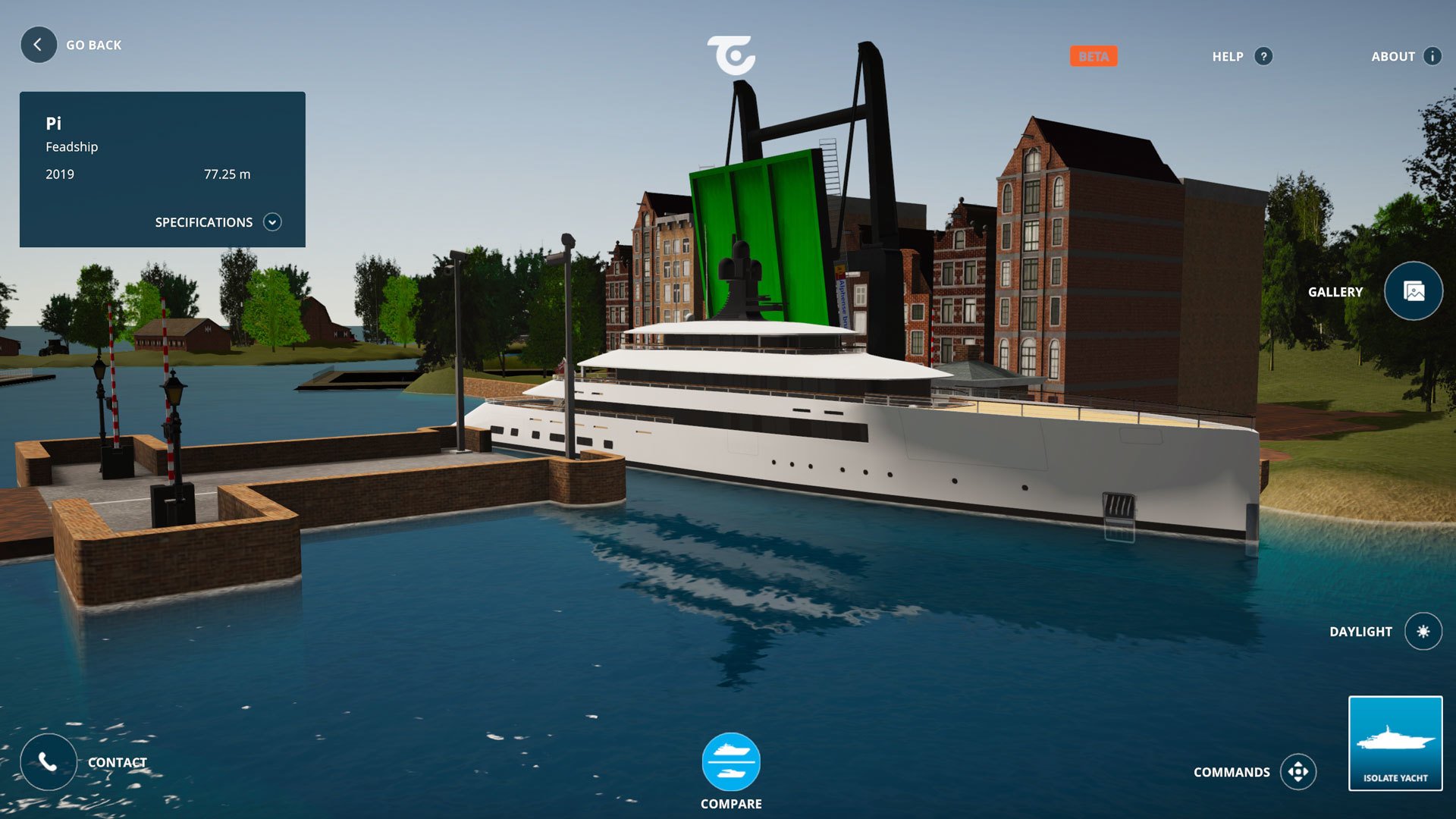Click the Commands text label
This screenshot has height=819, width=1456.
[1232, 771]
